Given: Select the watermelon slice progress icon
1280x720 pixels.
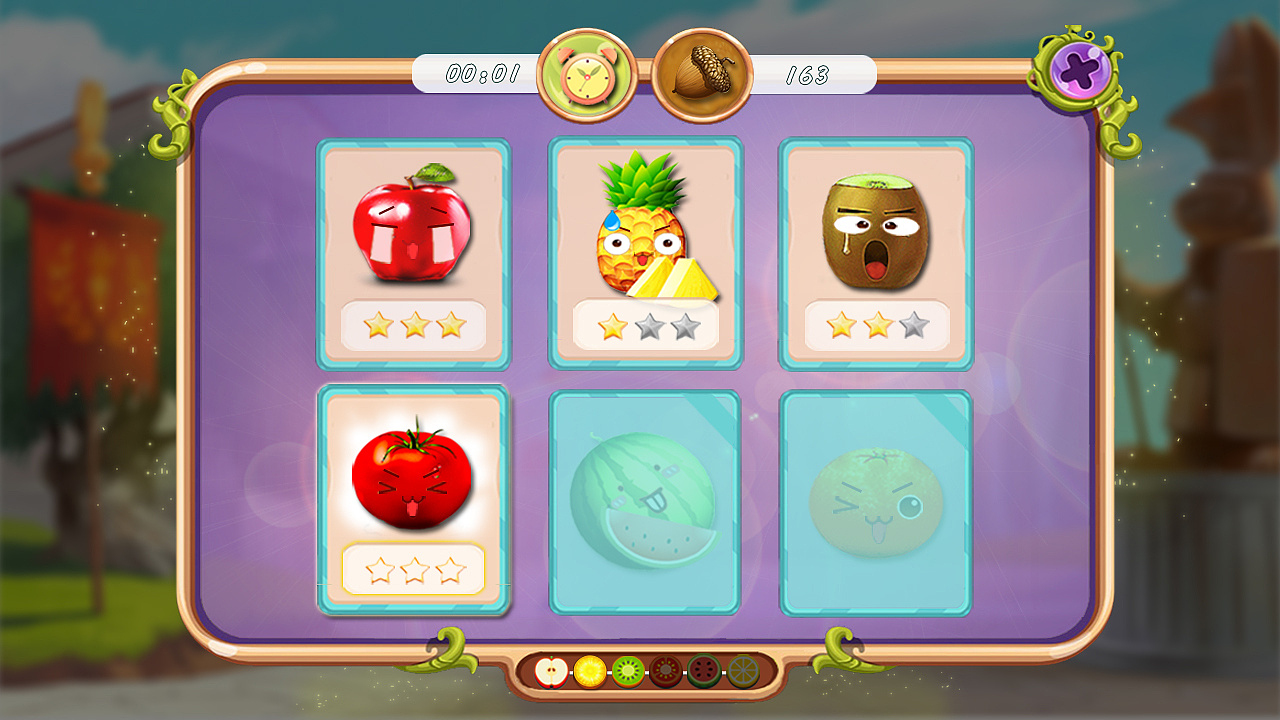Looking at the screenshot, I should [x=703, y=671].
